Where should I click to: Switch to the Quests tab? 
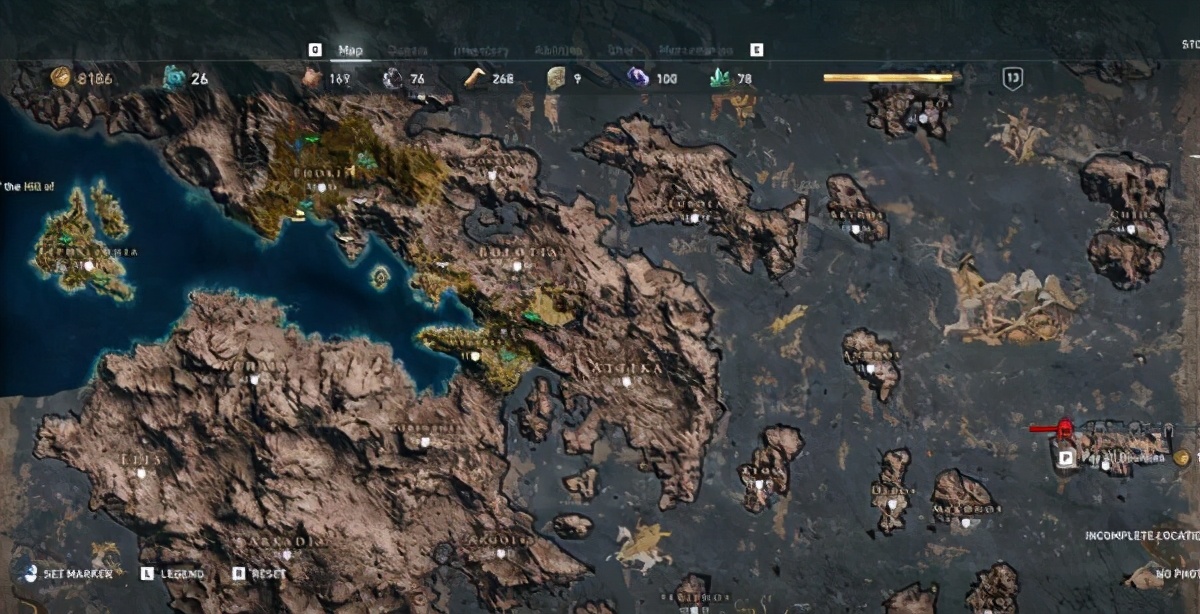(x=407, y=50)
